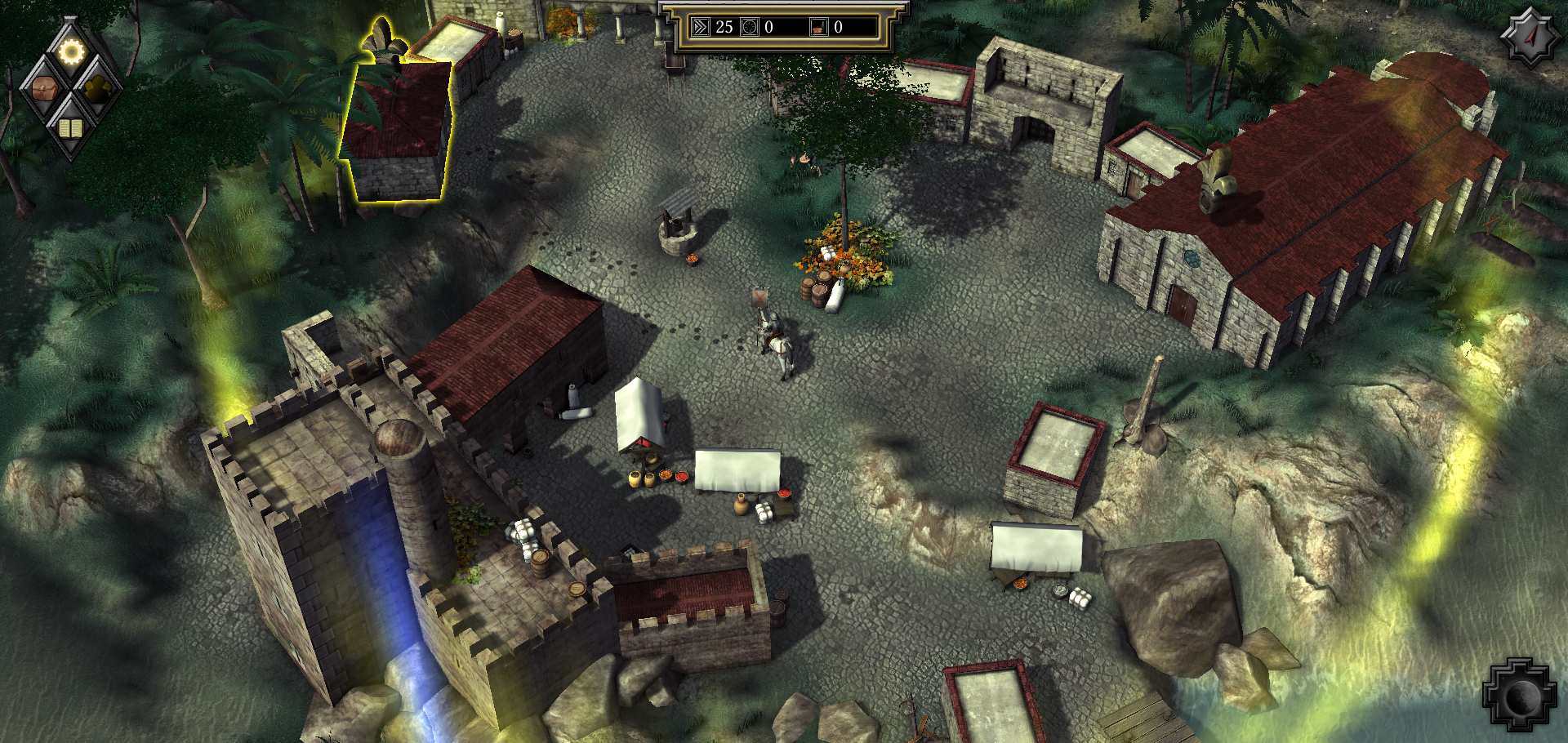
Task: Select the troops icon in the diamond menu
Action: [x=98, y=90]
